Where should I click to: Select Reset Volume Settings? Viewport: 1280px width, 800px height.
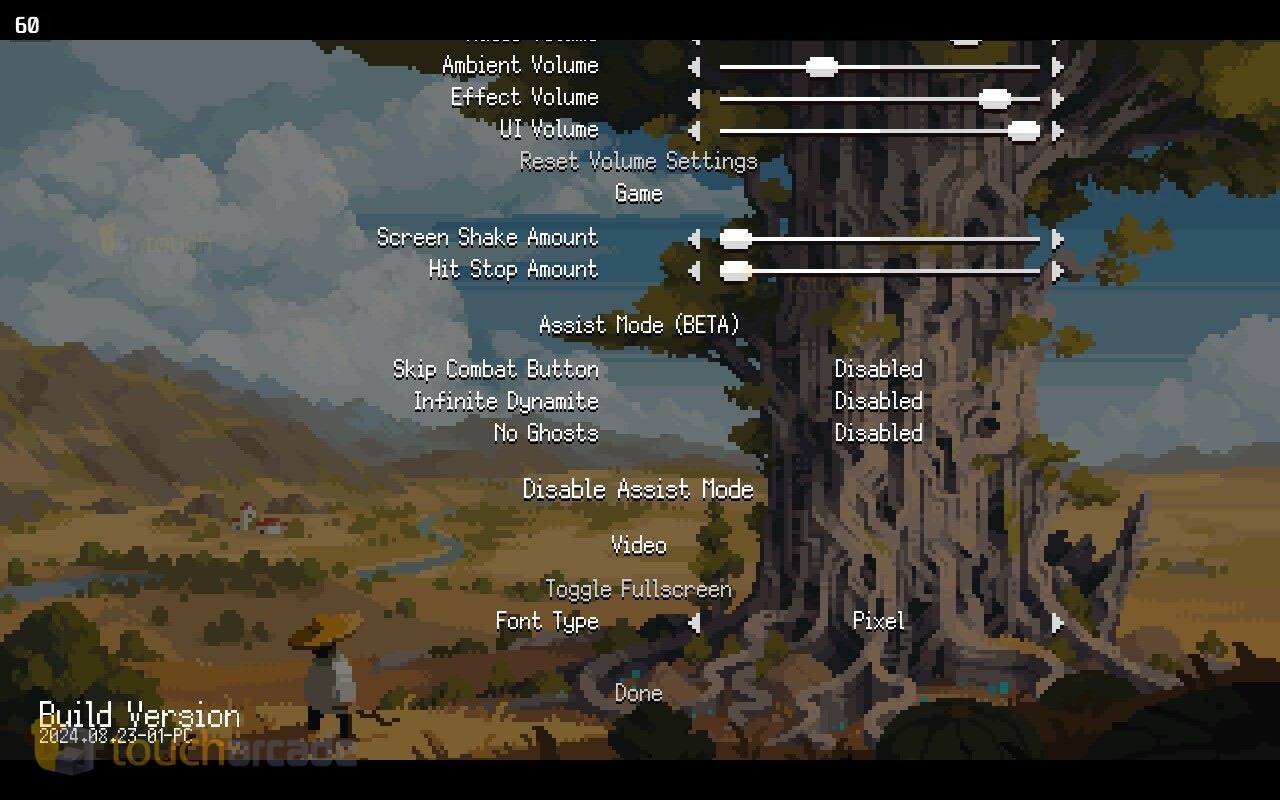click(638, 161)
